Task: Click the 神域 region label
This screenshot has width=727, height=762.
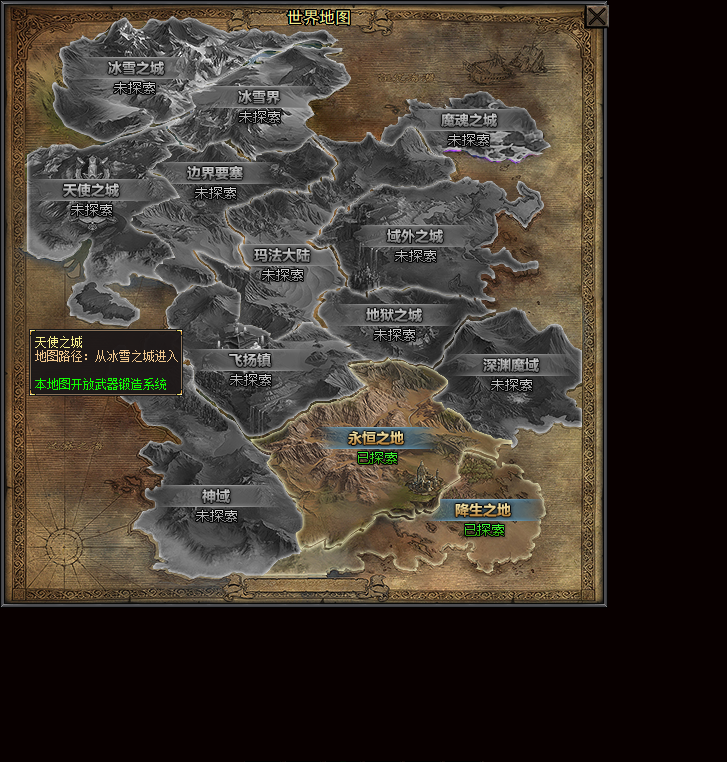Action: point(216,496)
